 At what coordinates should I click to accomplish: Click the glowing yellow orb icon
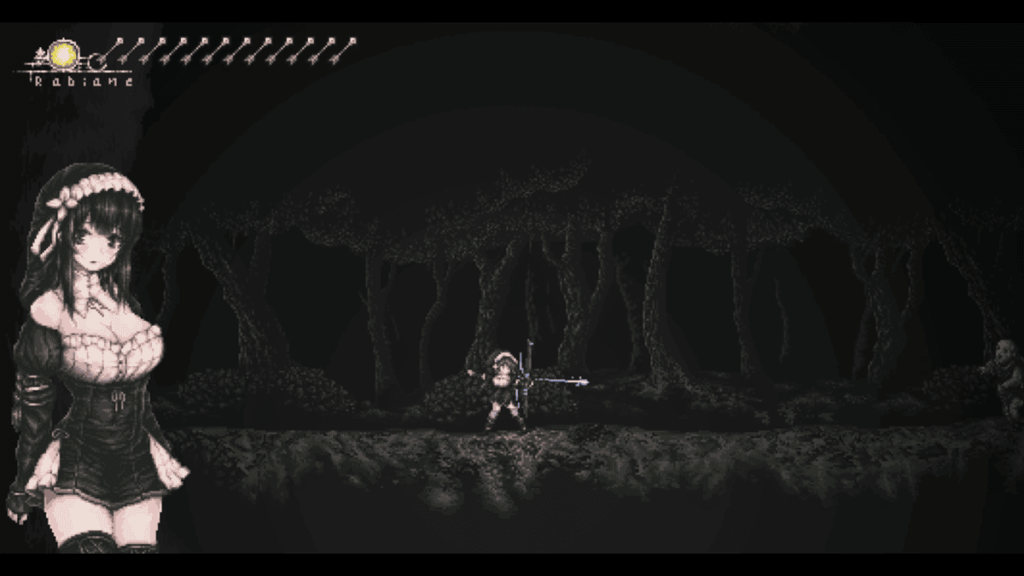pyautogui.click(x=64, y=56)
